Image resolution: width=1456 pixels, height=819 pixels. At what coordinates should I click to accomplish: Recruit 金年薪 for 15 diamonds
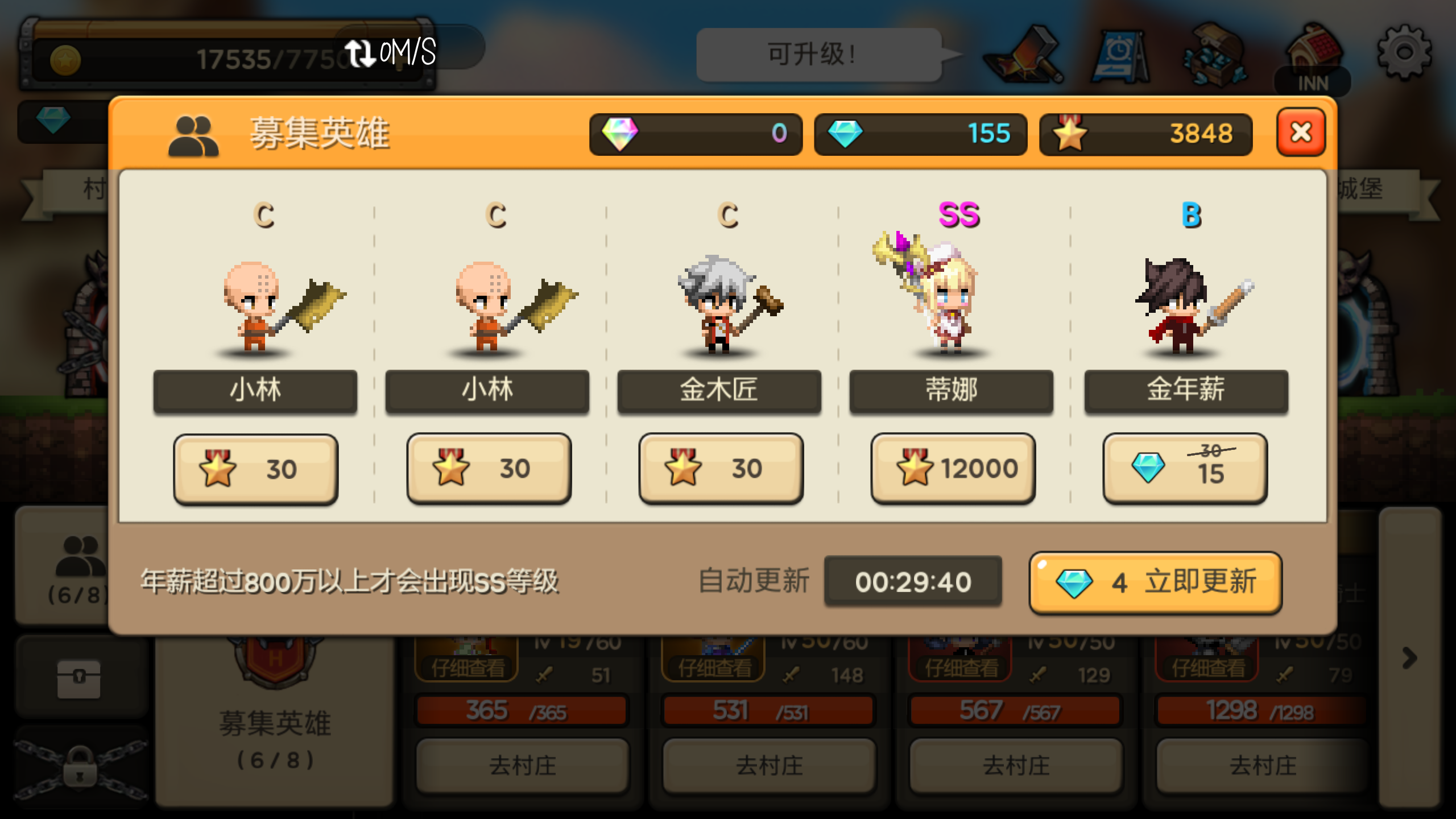coord(1184,468)
